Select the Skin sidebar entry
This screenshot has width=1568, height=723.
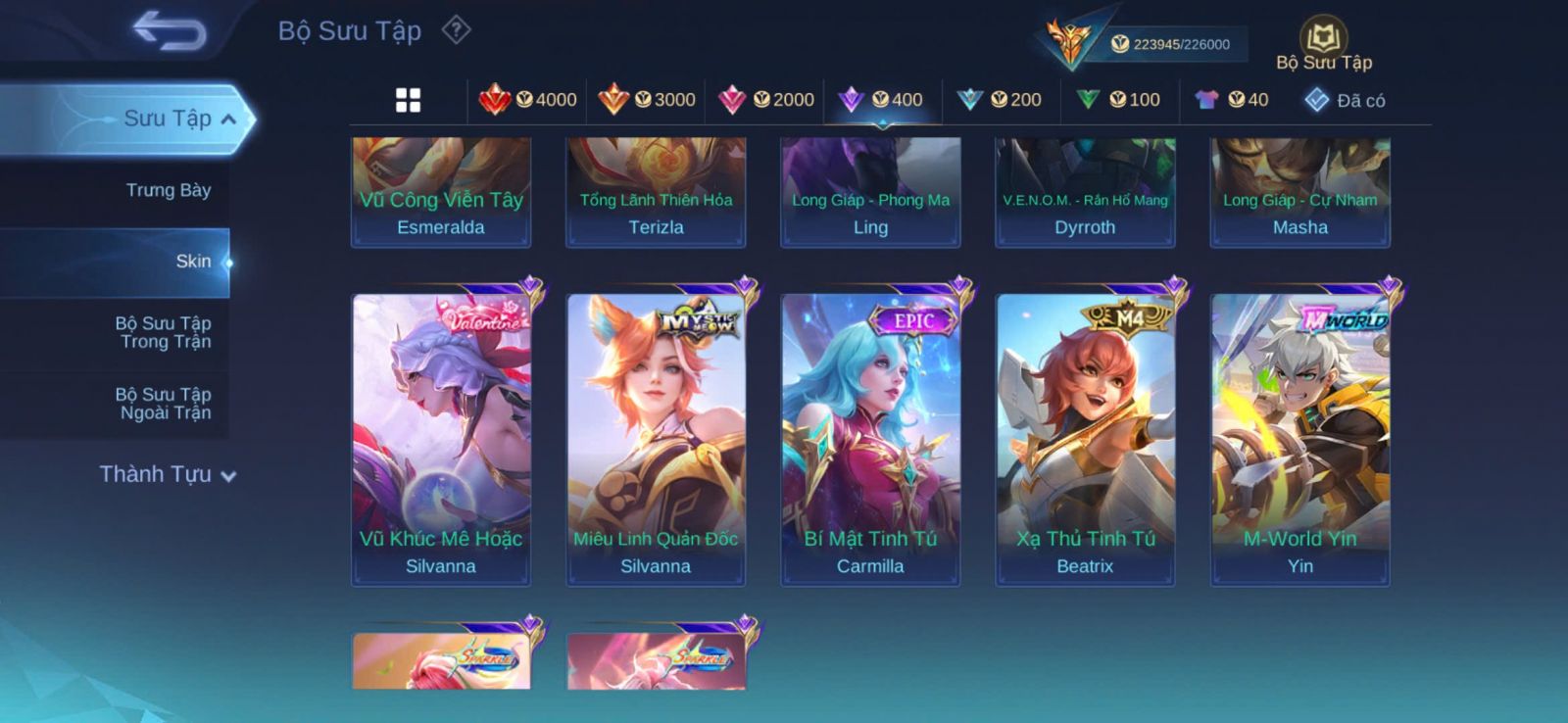tap(192, 262)
